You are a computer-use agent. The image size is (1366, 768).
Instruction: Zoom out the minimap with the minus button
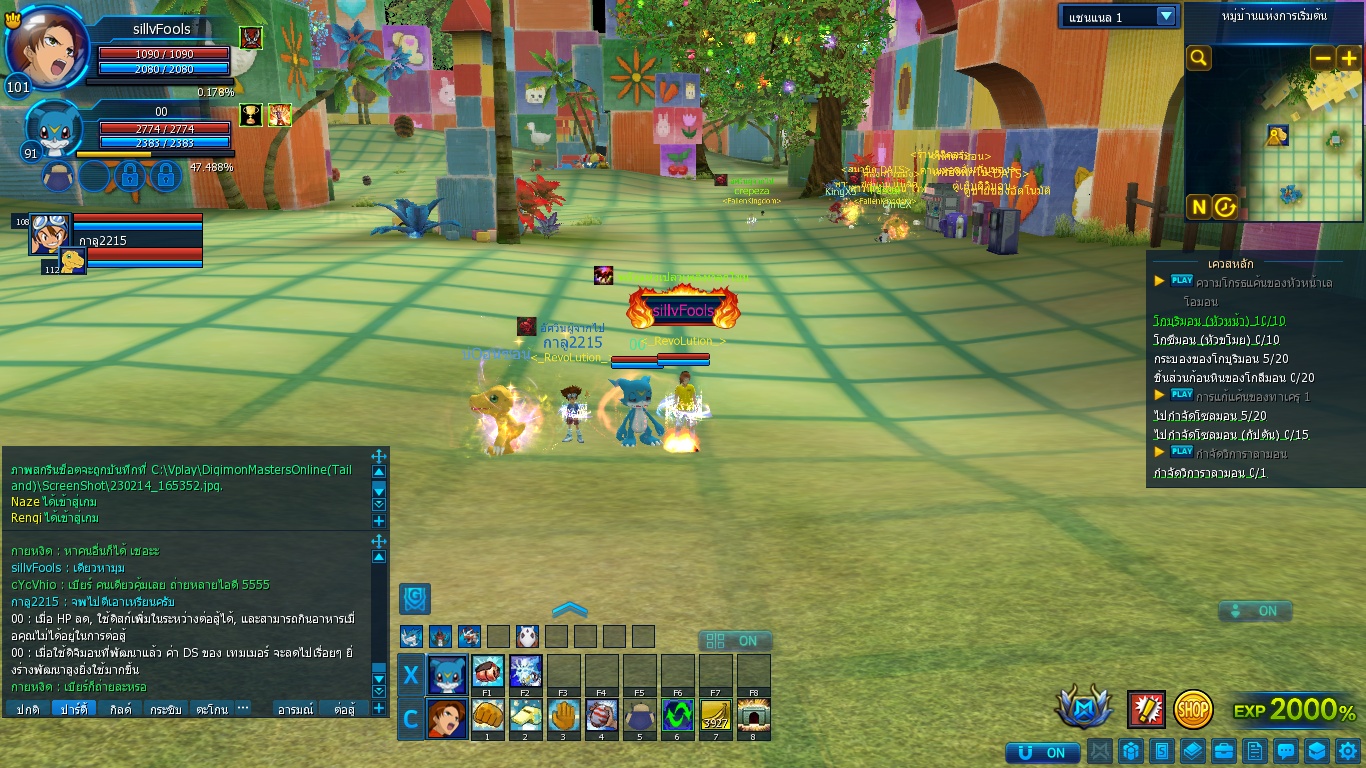pyautogui.click(x=1322, y=59)
